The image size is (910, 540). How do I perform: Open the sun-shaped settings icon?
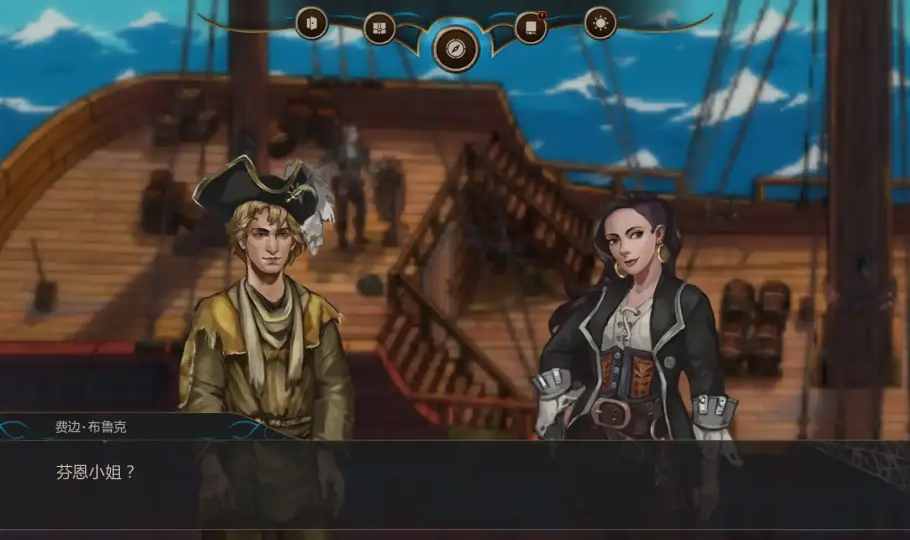coord(600,23)
